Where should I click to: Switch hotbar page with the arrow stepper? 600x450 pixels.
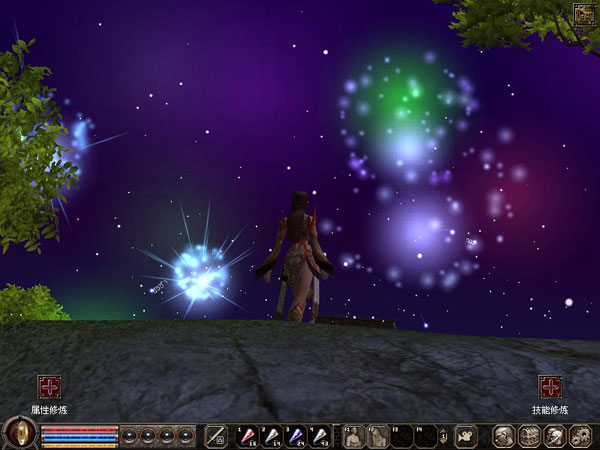coord(442,436)
